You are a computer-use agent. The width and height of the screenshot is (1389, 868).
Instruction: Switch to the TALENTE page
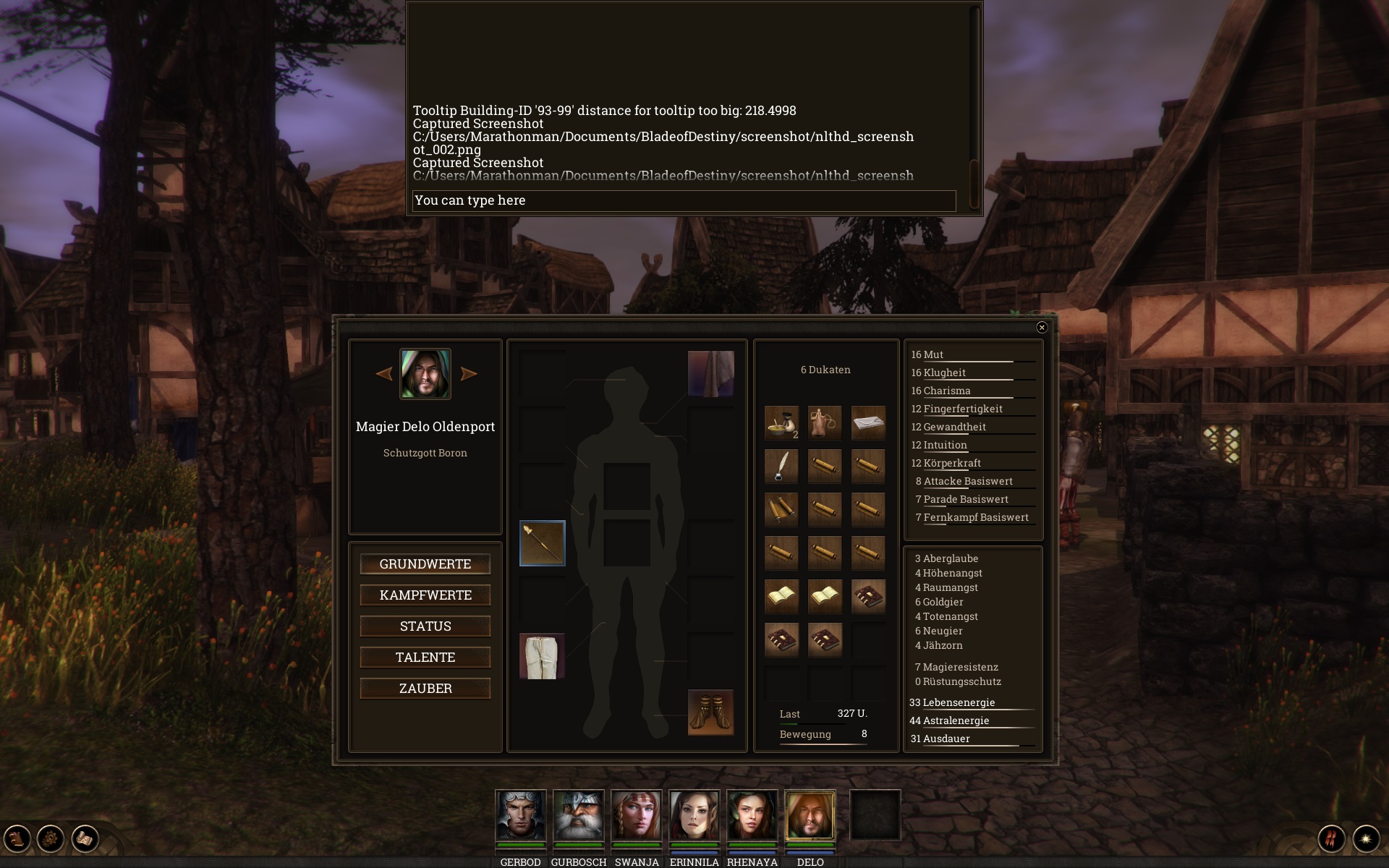425,658
